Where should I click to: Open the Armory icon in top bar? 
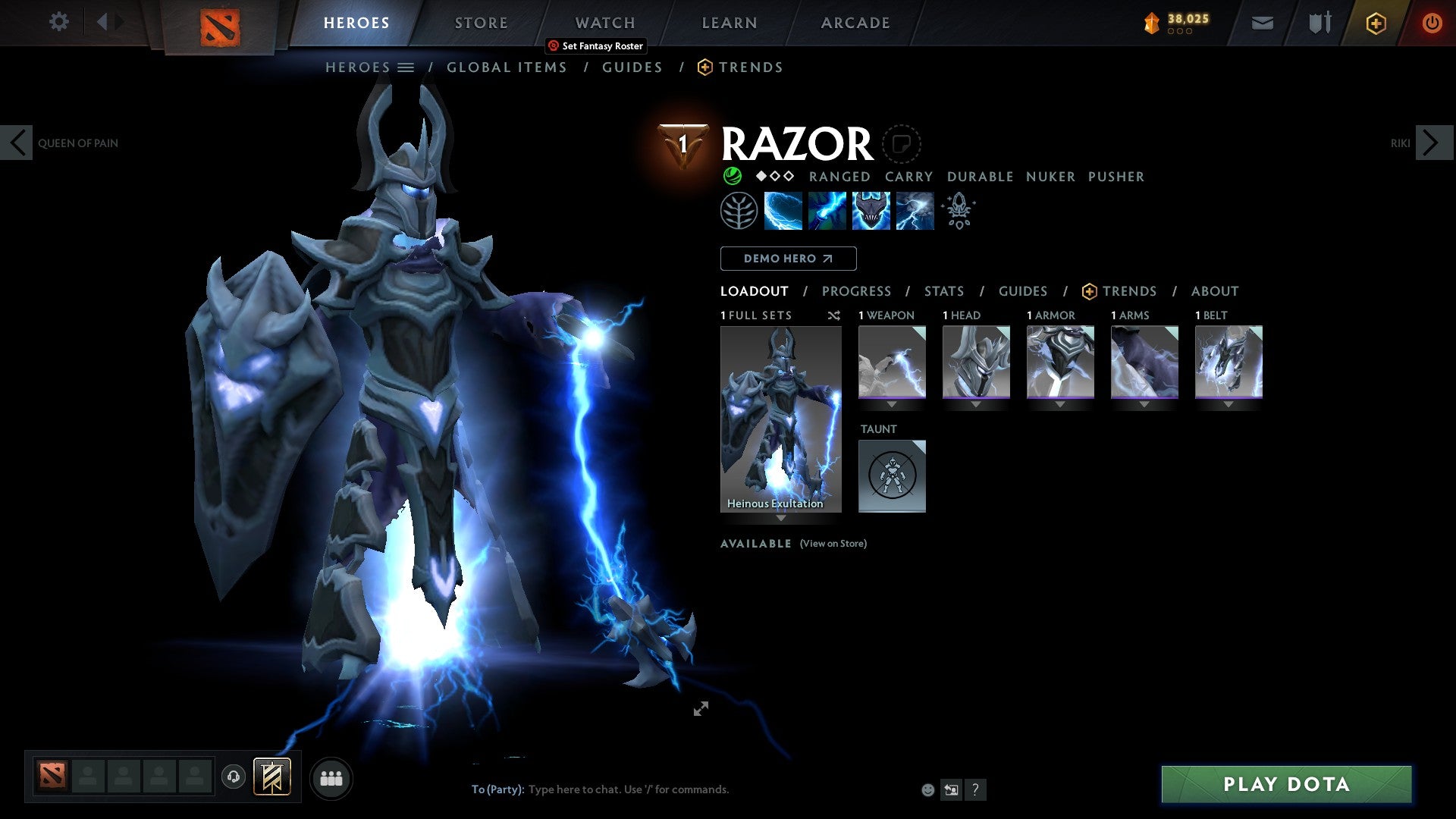point(1319,23)
